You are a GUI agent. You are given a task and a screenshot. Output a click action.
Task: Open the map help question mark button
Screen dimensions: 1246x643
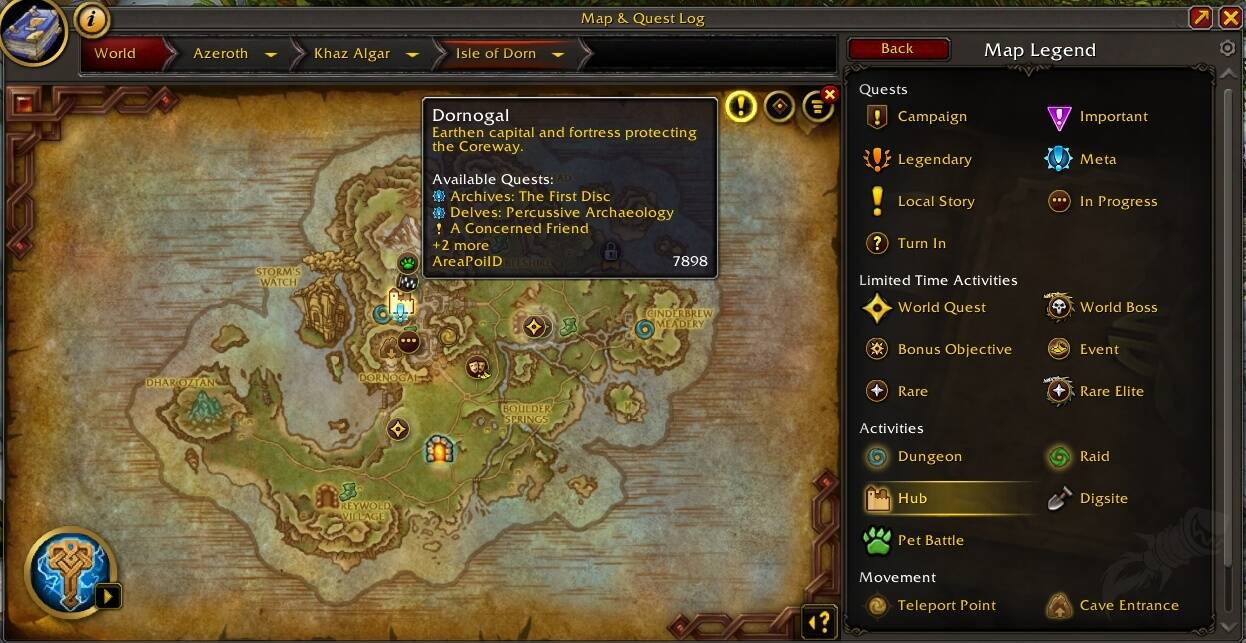tap(819, 622)
